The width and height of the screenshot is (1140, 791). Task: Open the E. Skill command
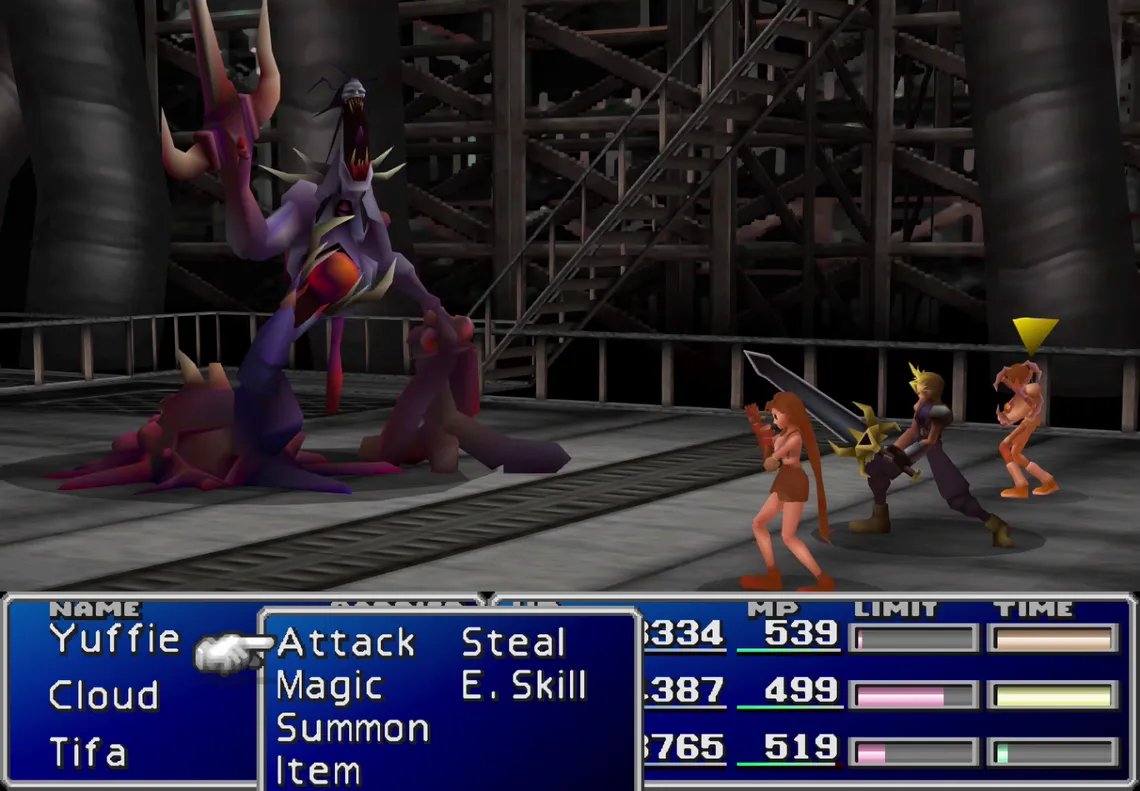pos(523,686)
